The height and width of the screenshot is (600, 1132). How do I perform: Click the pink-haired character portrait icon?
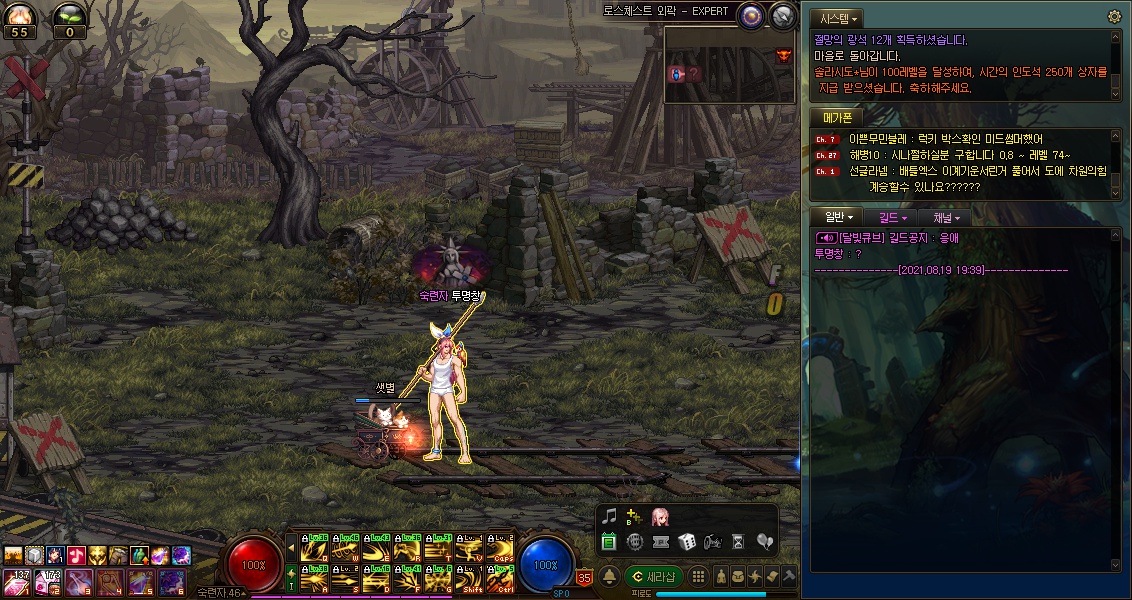[x=660, y=517]
